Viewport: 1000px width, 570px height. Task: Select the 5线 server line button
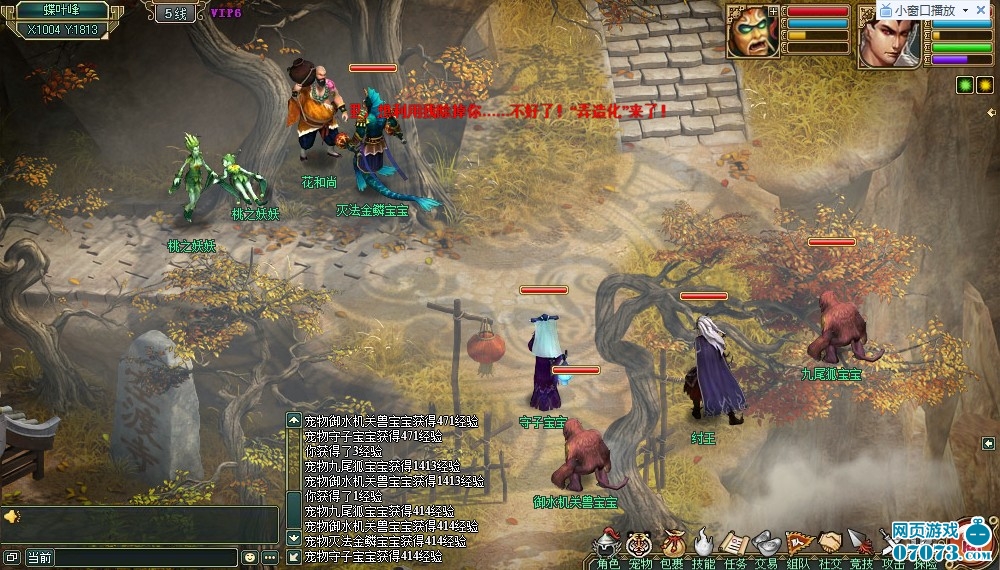click(175, 14)
